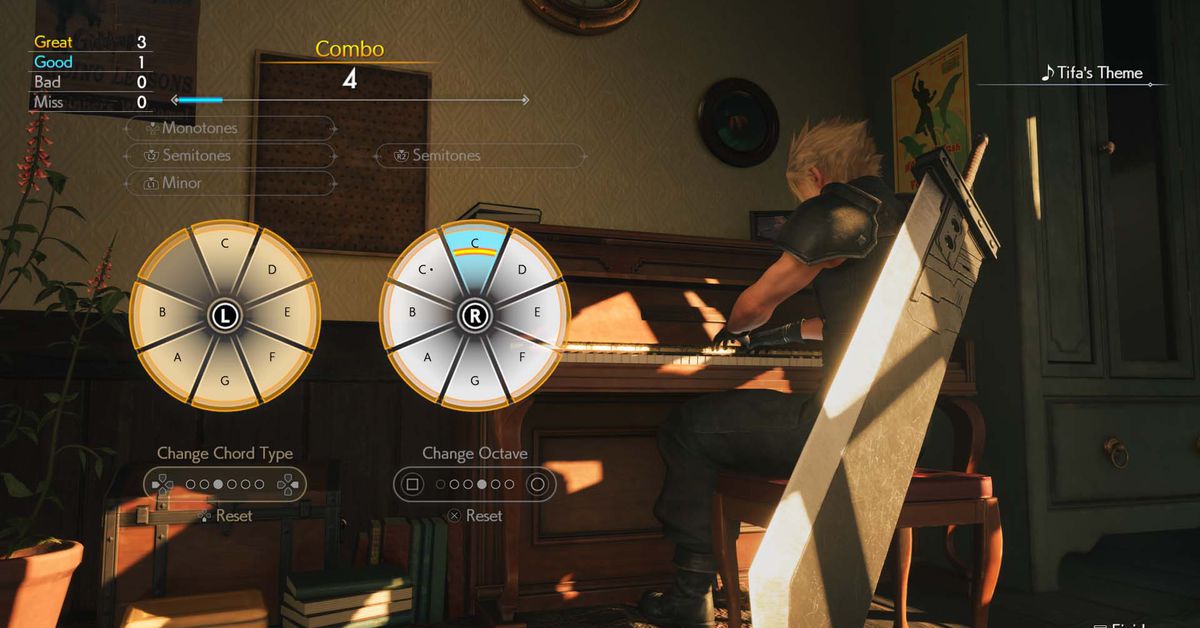This screenshot has width=1200, height=628.
Task: Play the D note on the L wheel
Action: click(x=271, y=269)
